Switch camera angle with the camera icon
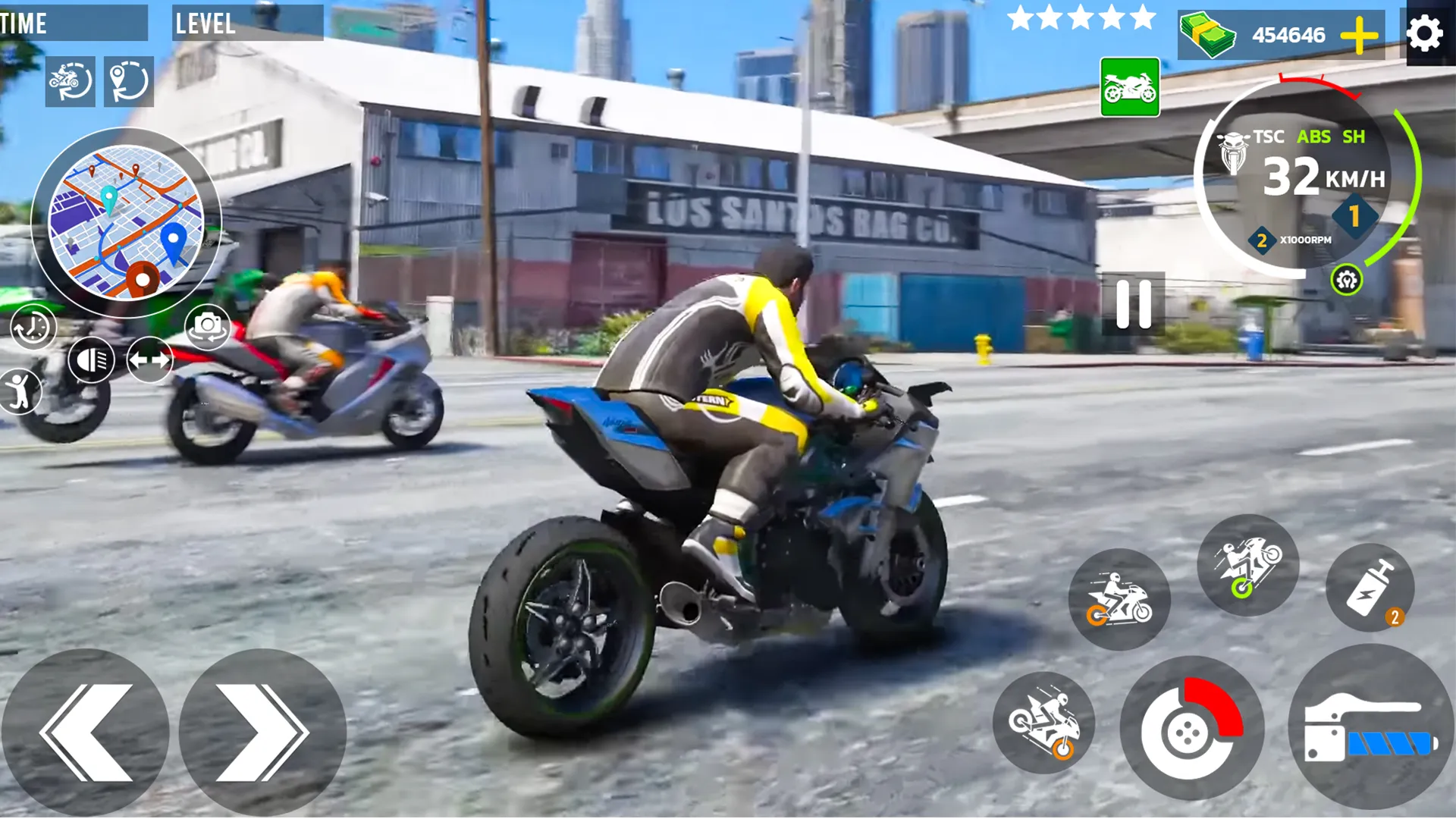Viewport: 1456px width, 819px height. (x=206, y=327)
